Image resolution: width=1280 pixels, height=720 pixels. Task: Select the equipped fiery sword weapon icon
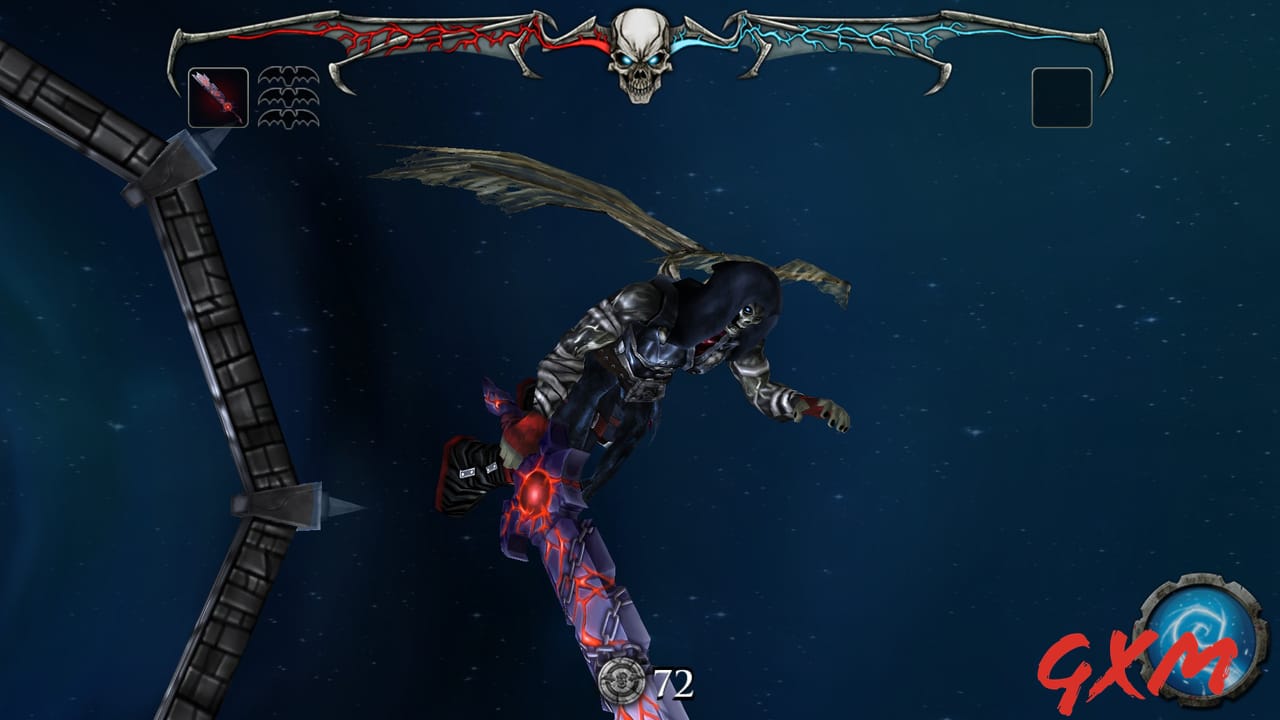(219, 97)
